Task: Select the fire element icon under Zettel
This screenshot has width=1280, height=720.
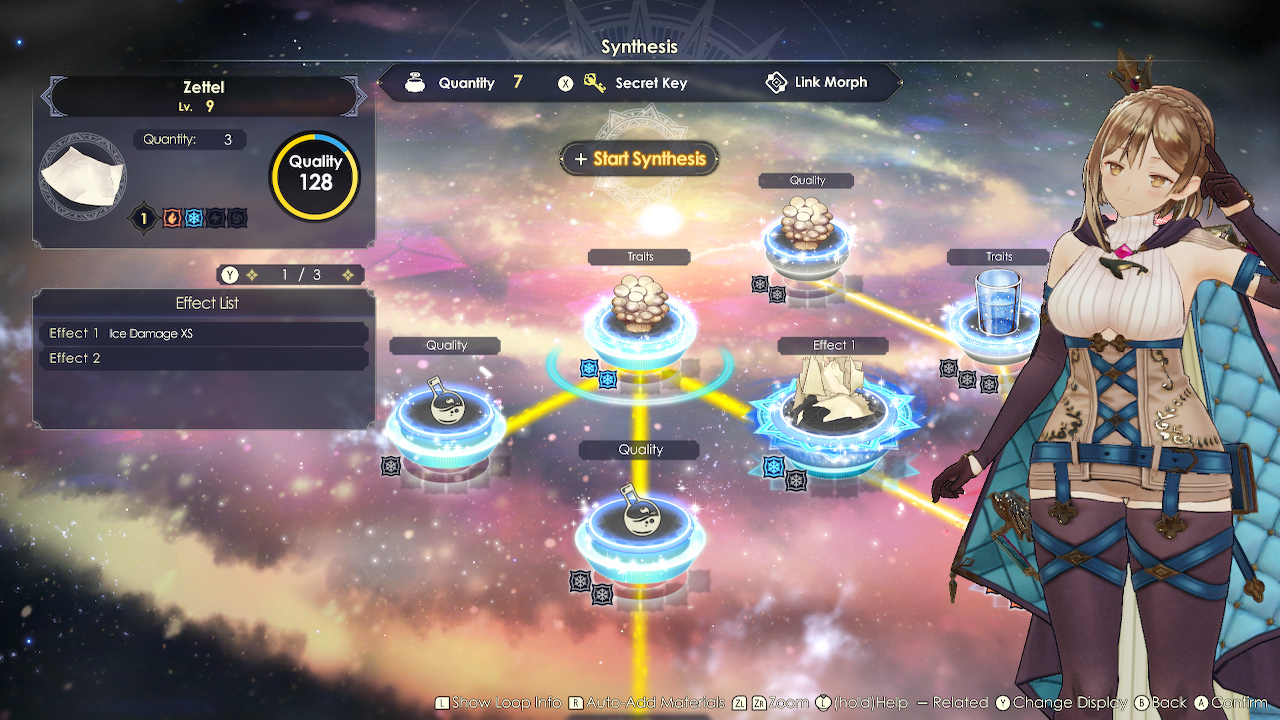Action: [x=172, y=218]
